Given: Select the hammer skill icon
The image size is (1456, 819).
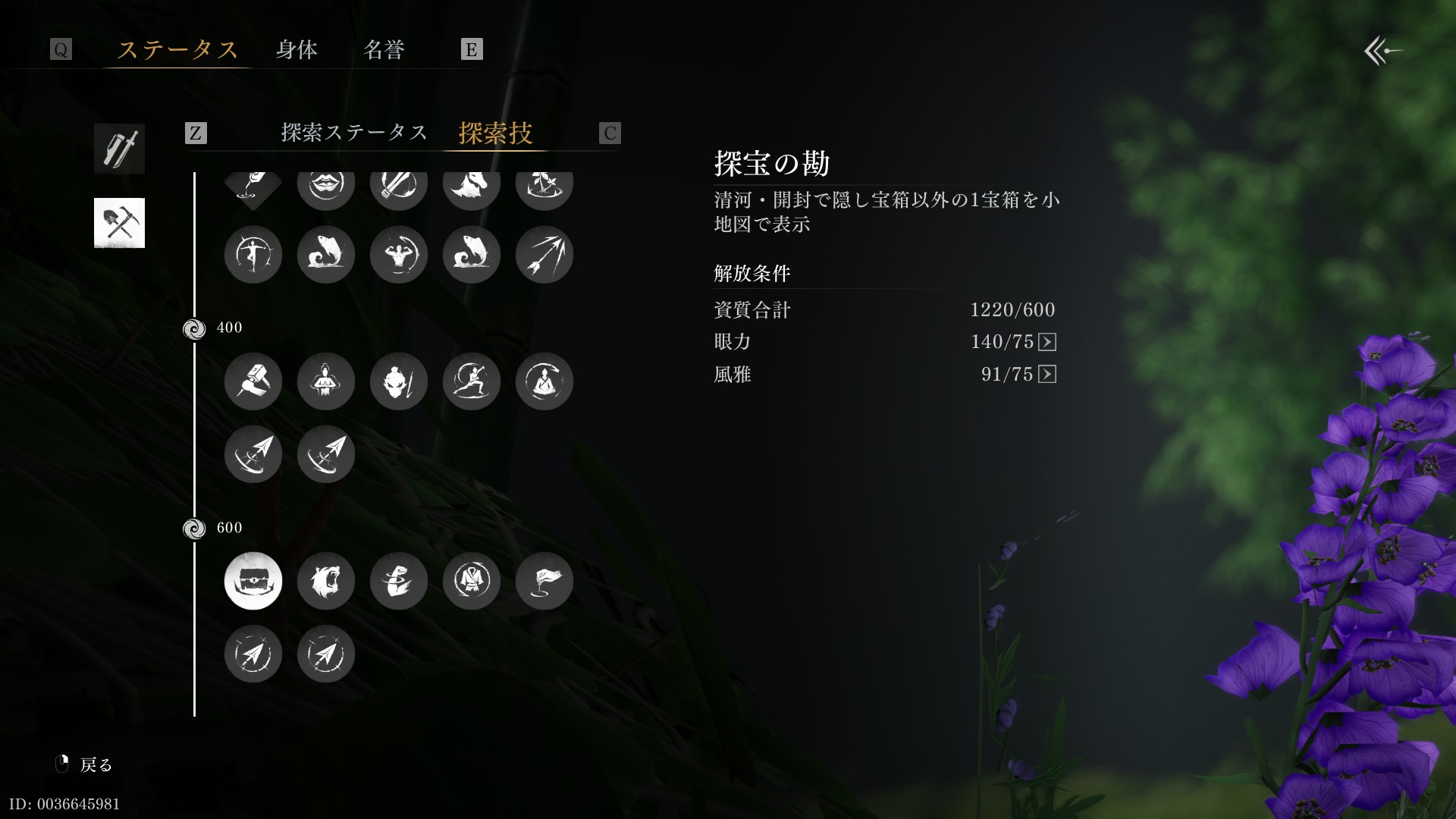Looking at the screenshot, I should [x=253, y=381].
